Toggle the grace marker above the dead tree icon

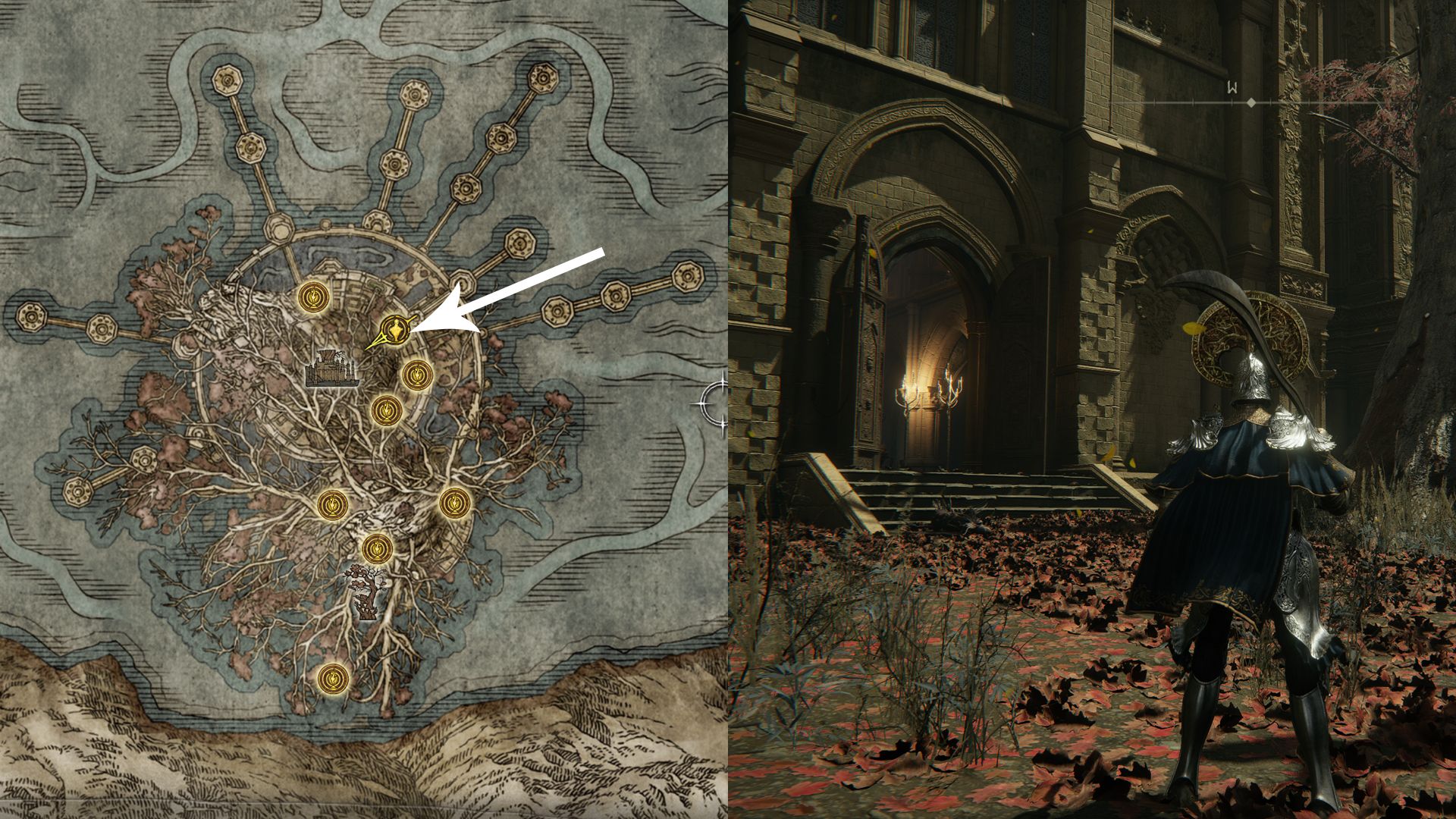click(x=379, y=548)
